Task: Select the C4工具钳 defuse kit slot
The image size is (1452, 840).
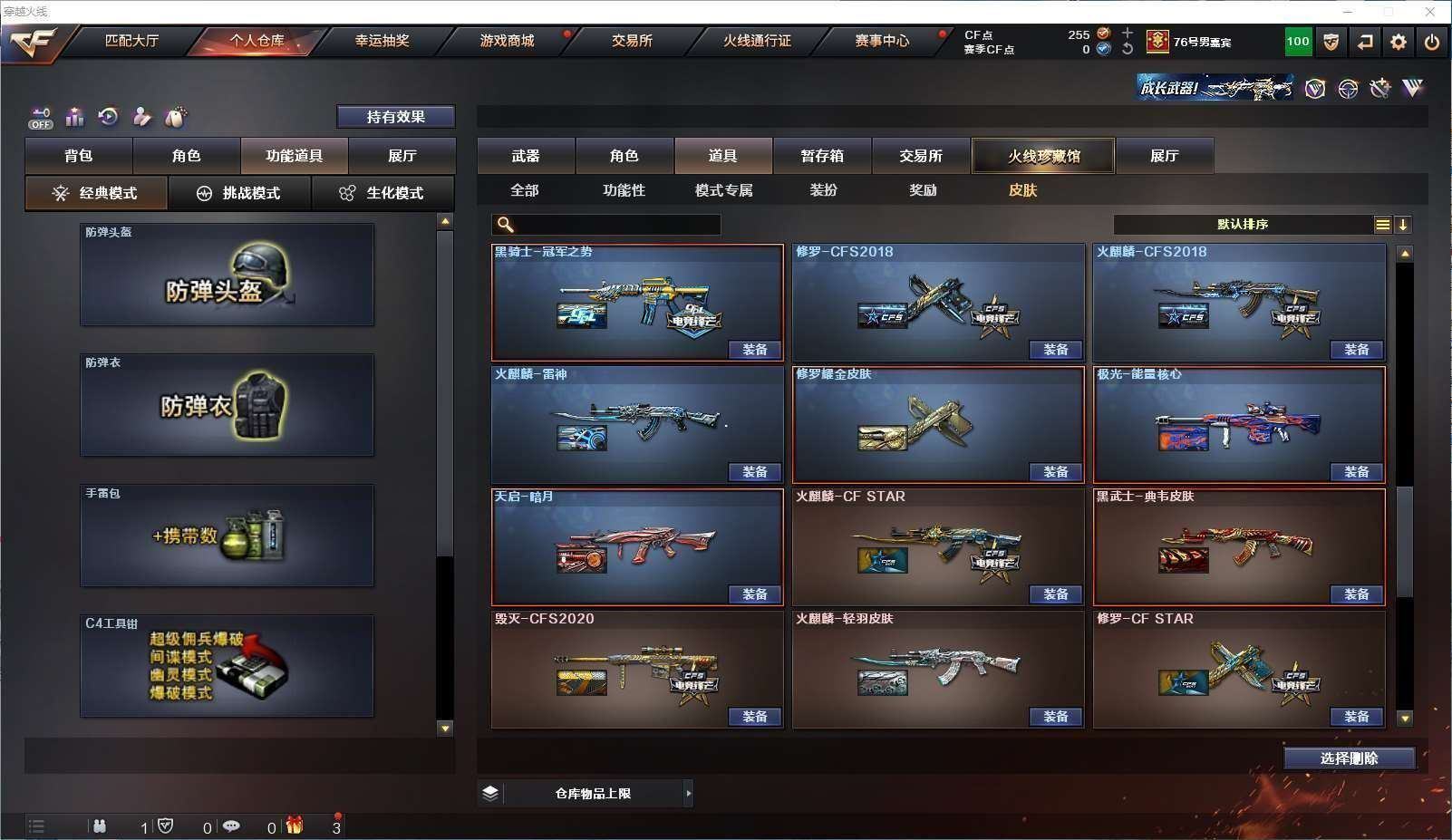Action: [x=227, y=666]
